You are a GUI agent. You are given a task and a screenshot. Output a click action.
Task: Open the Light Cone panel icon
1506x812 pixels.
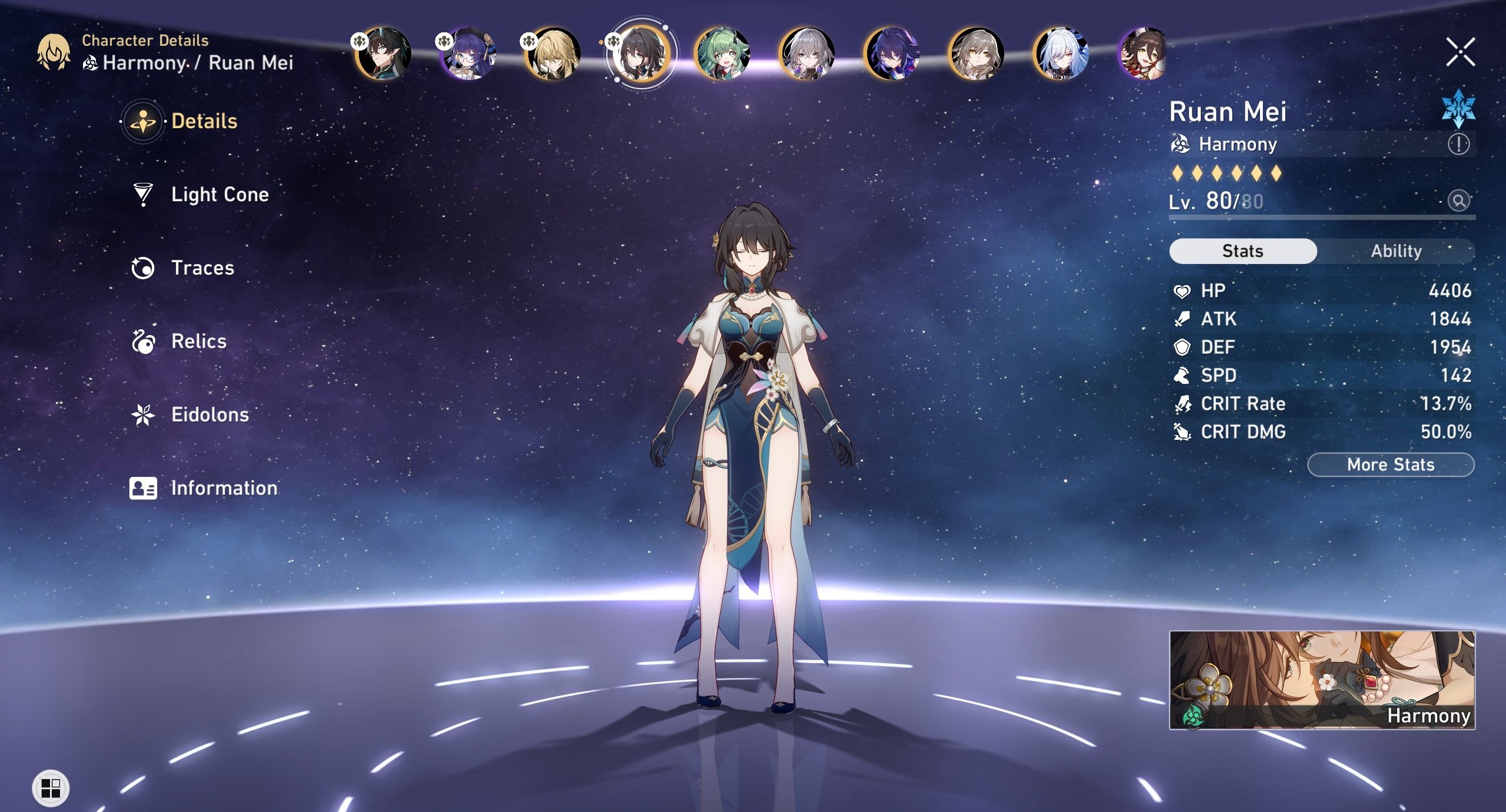click(x=143, y=195)
